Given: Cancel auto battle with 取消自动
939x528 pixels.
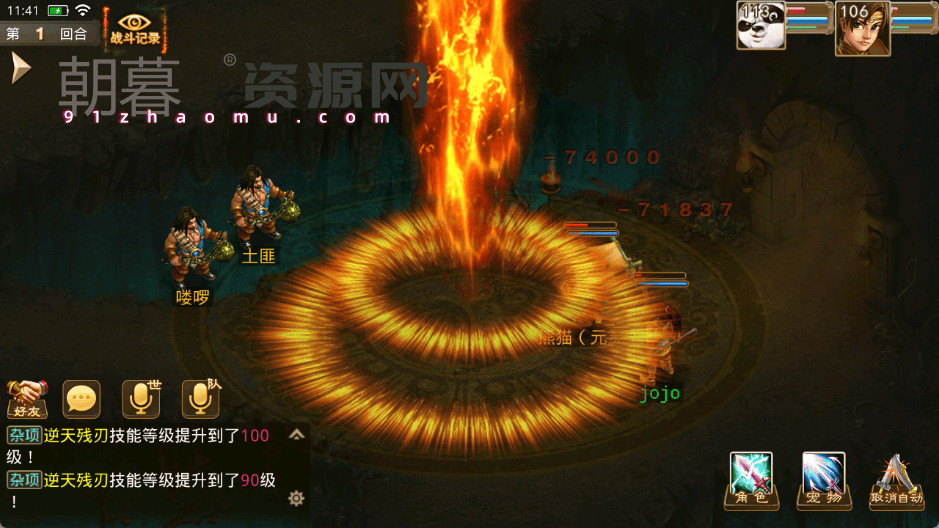Looking at the screenshot, I should [x=896, y=480].
